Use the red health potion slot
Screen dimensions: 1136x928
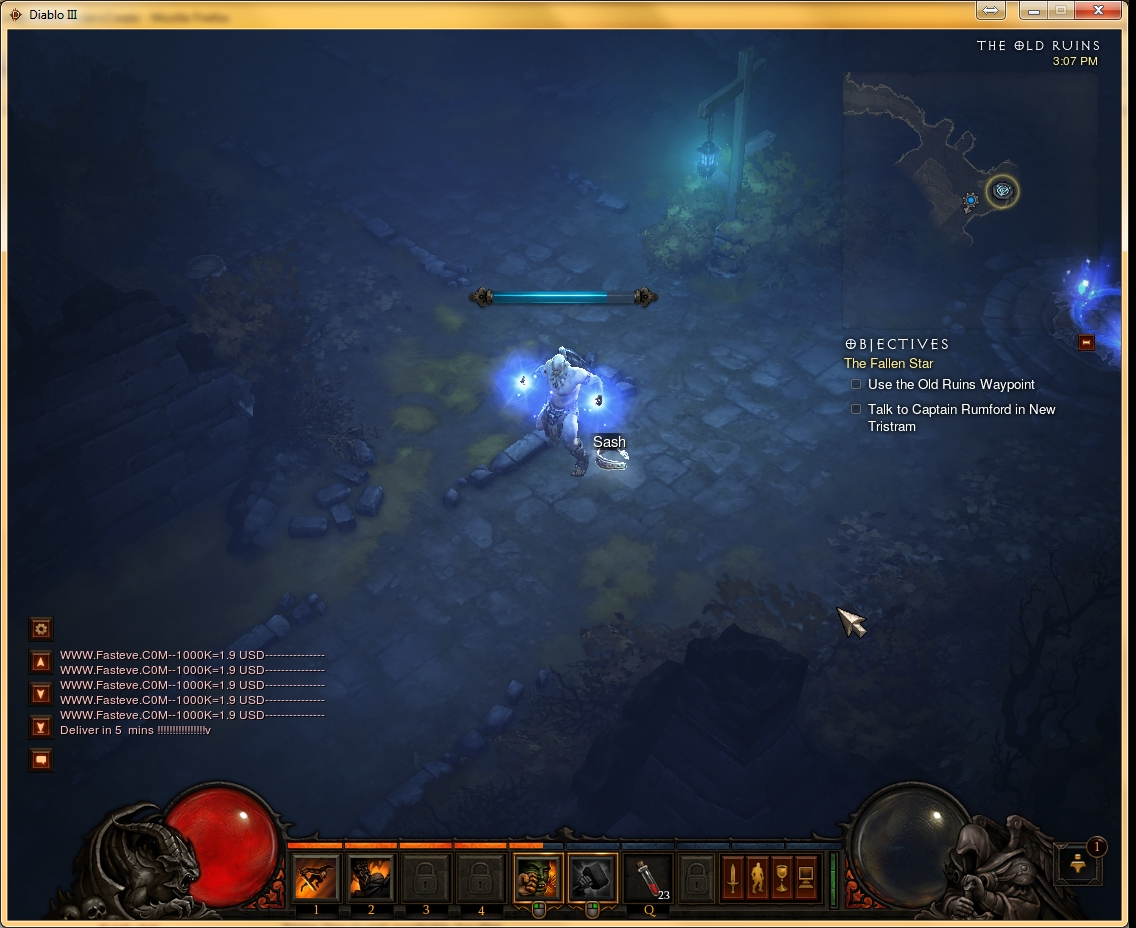click(x=648, y=878)
